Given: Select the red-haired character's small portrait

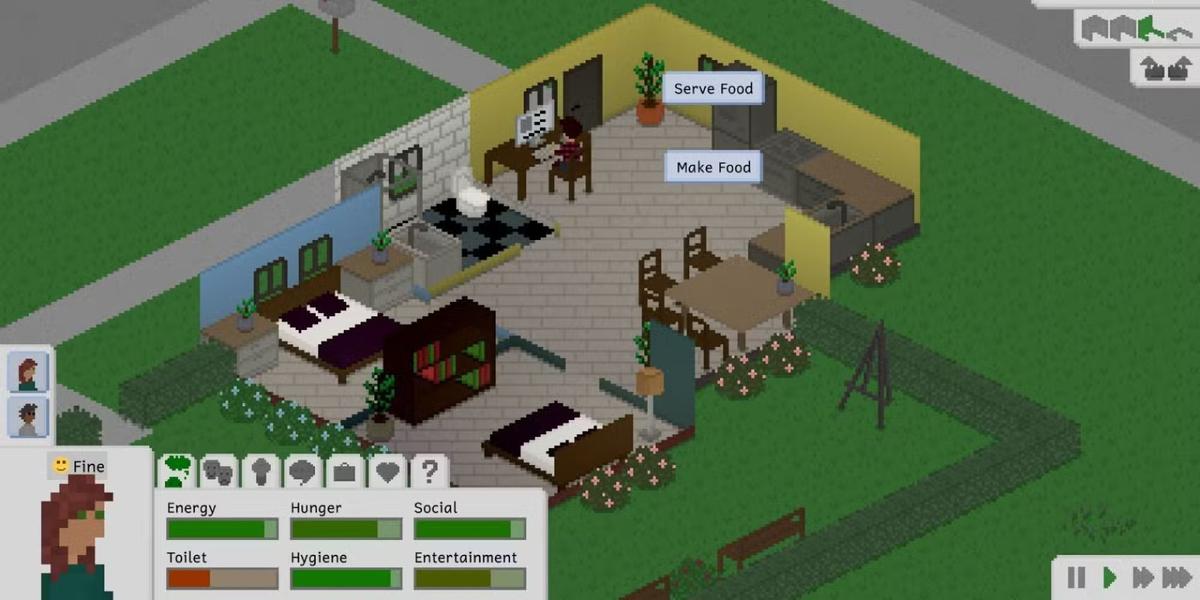Looking at the screenshot, I should [28, 373].
